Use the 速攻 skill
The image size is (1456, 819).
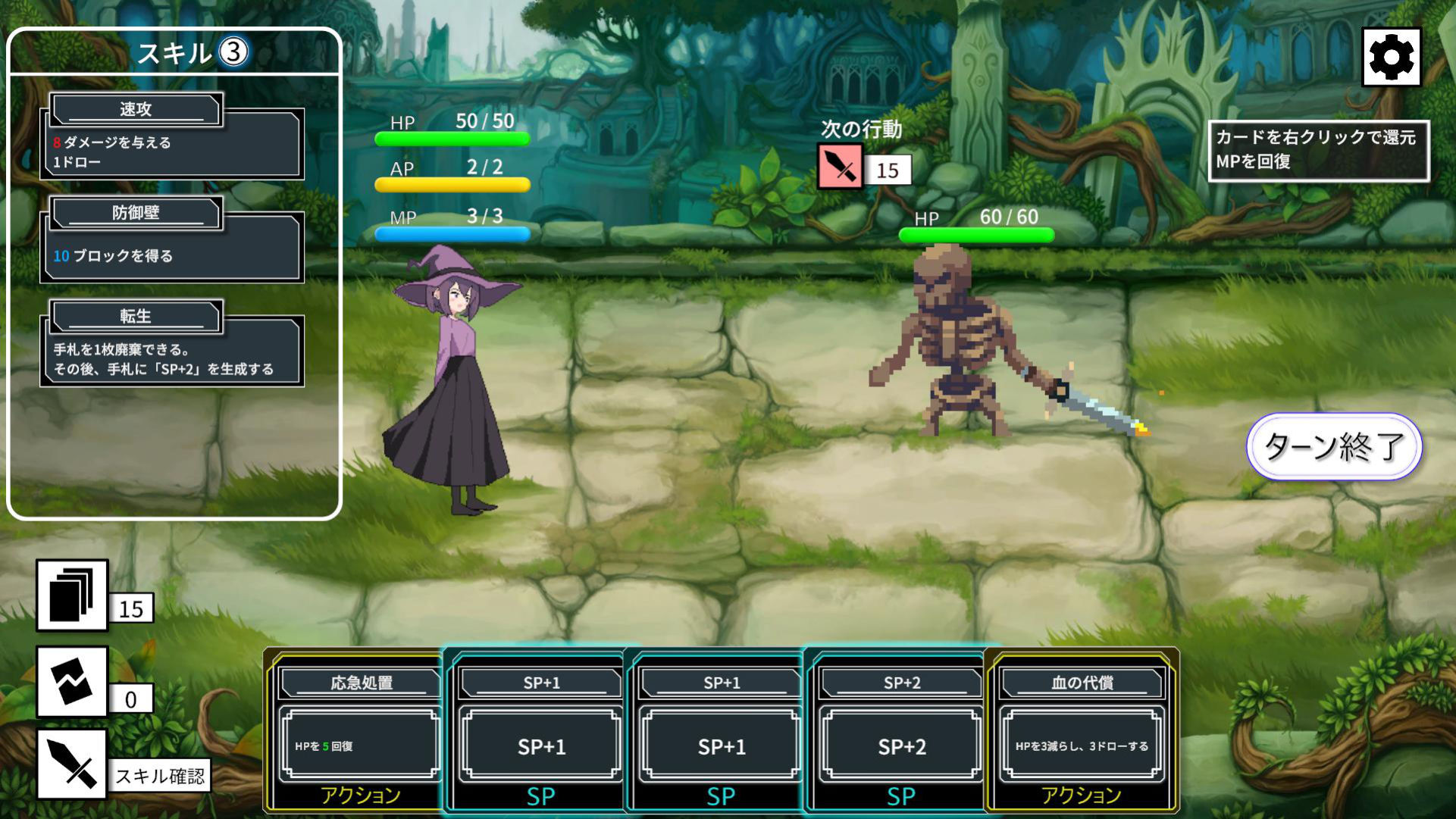pos(172,138)
